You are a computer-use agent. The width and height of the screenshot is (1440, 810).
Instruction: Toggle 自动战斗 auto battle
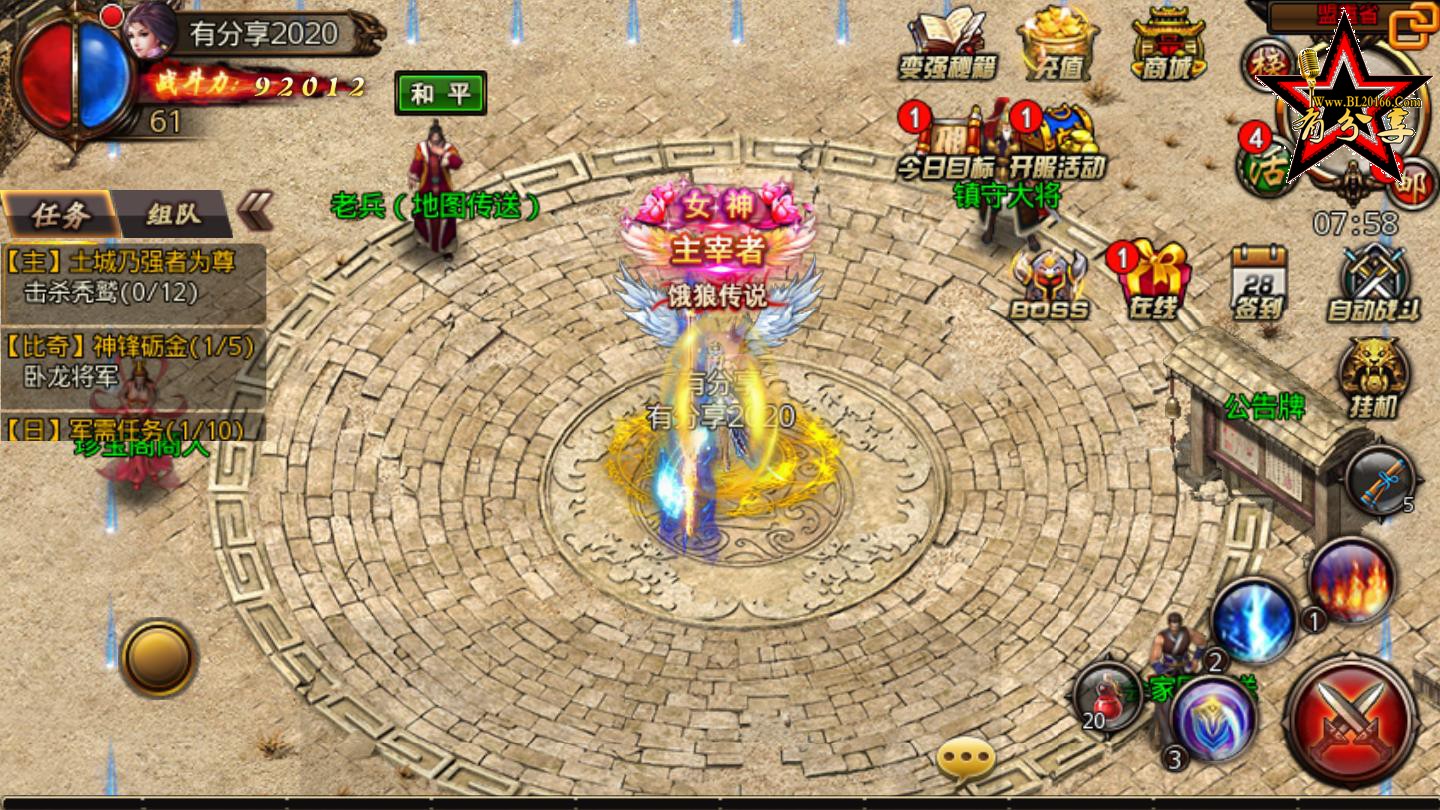click(1373, 283)
